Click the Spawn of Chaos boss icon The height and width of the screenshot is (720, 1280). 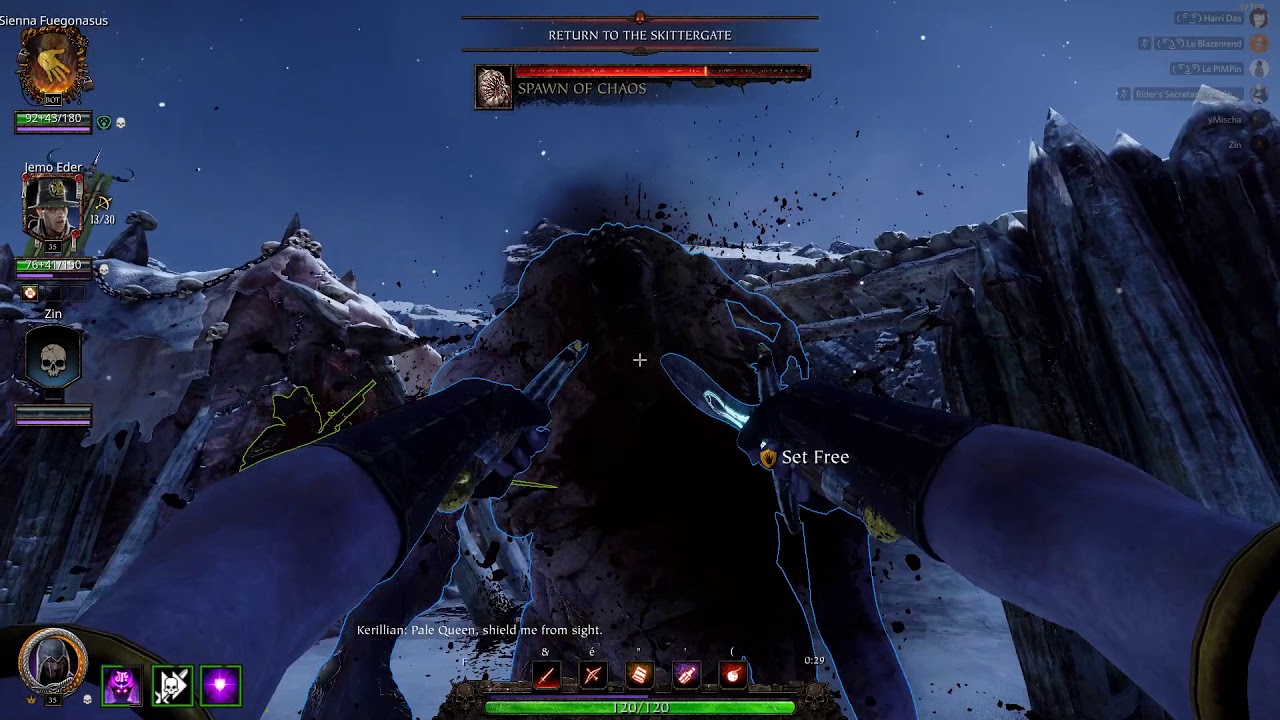(x=494, y=88)
